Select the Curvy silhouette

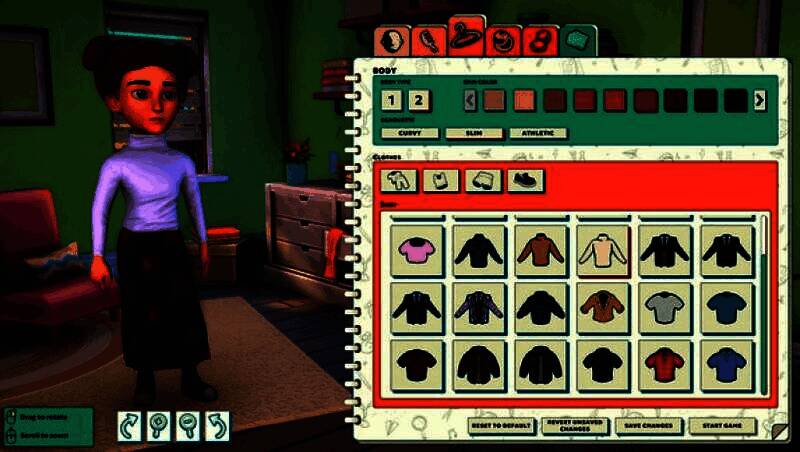click(410, 133)
